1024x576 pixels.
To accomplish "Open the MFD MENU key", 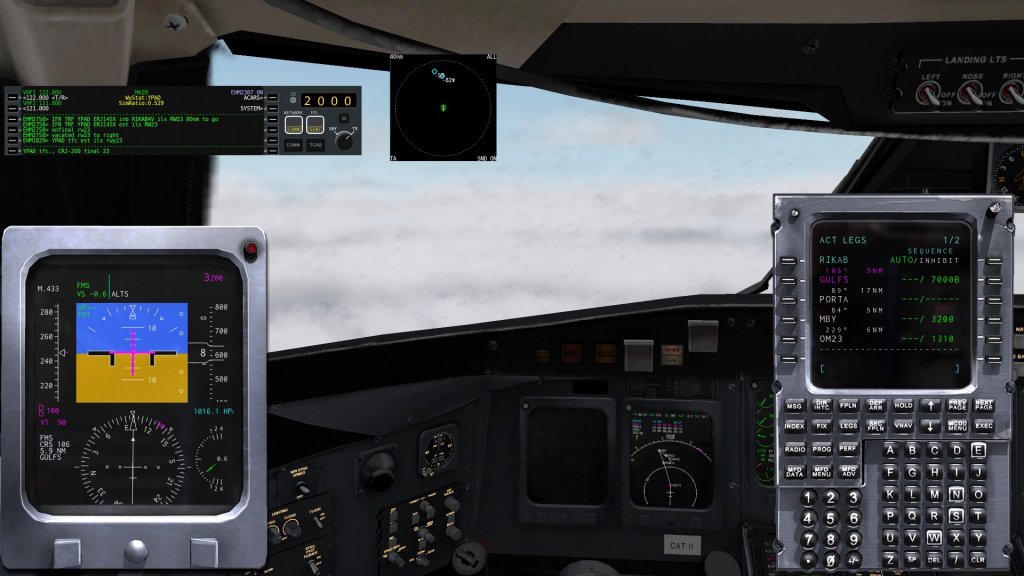I will tap(821, 471).
